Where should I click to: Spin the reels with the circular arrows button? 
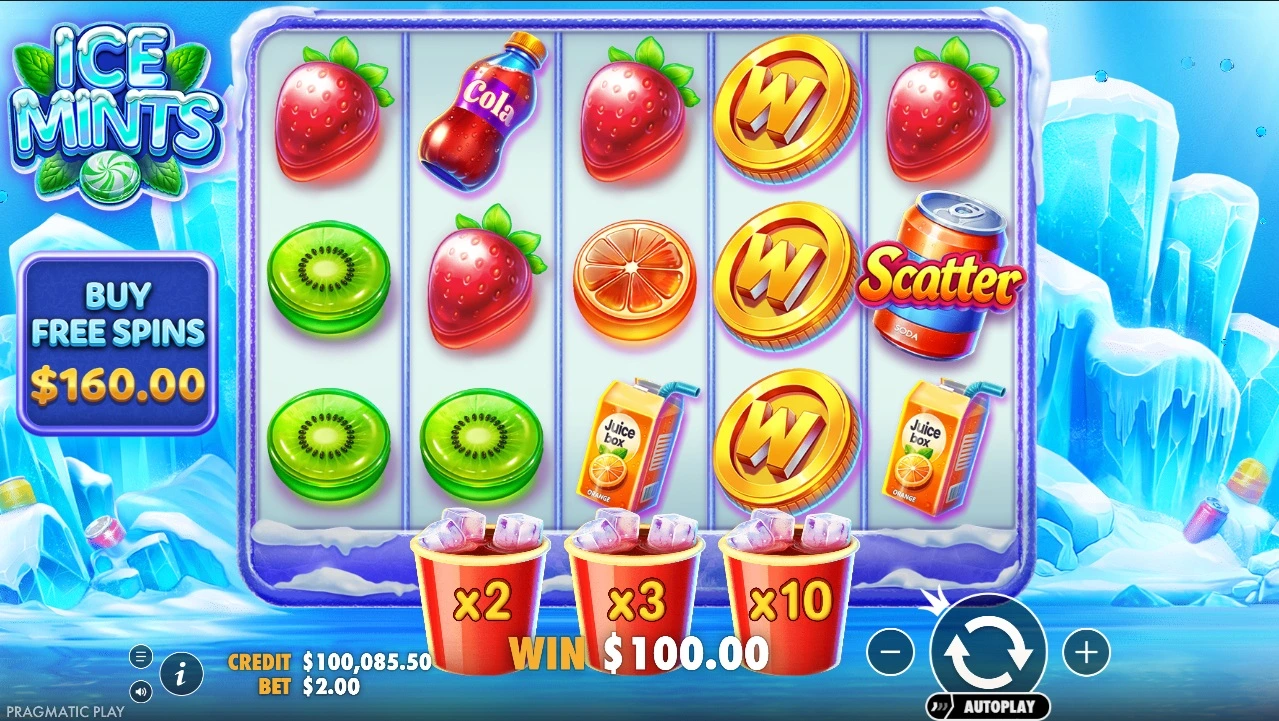[988, 651]
